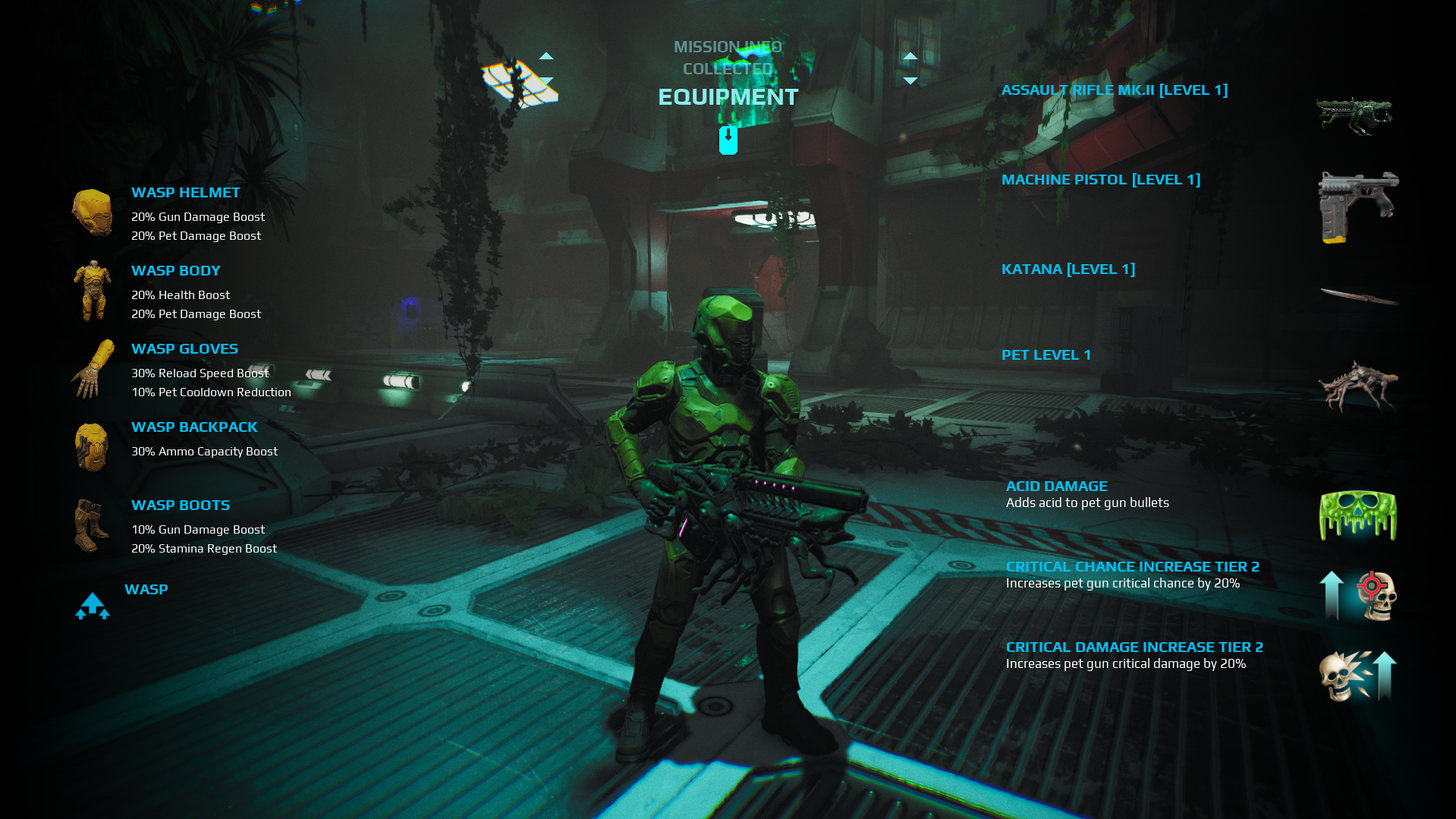Choose Critical Chance Increase Tier 2 perk
The image size is (1456, 819).
pyautogui.click(x=1132, y=567)
